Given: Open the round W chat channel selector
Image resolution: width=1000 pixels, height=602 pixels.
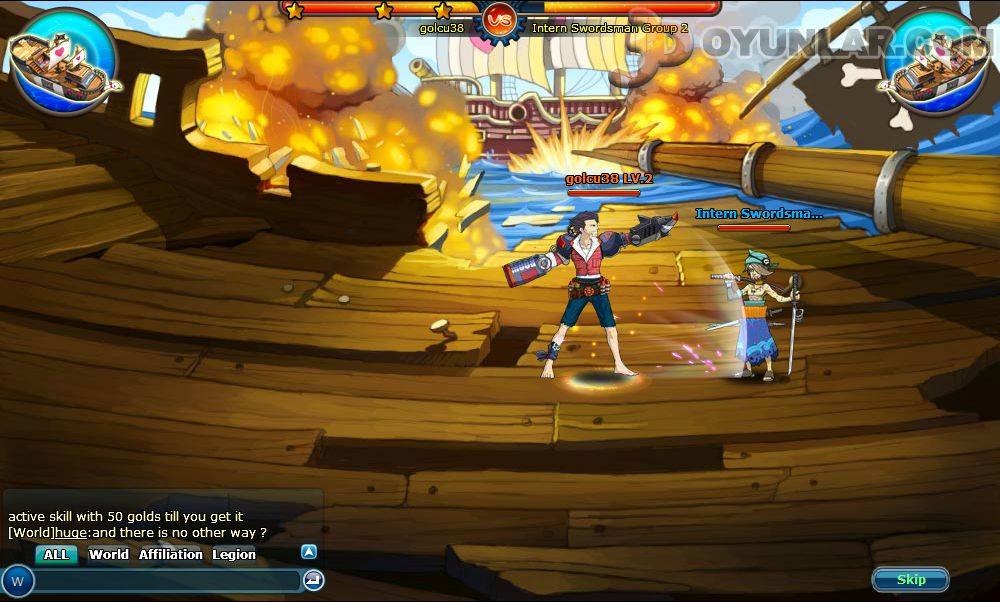Looking at the screenshot, I should [18, 581].
